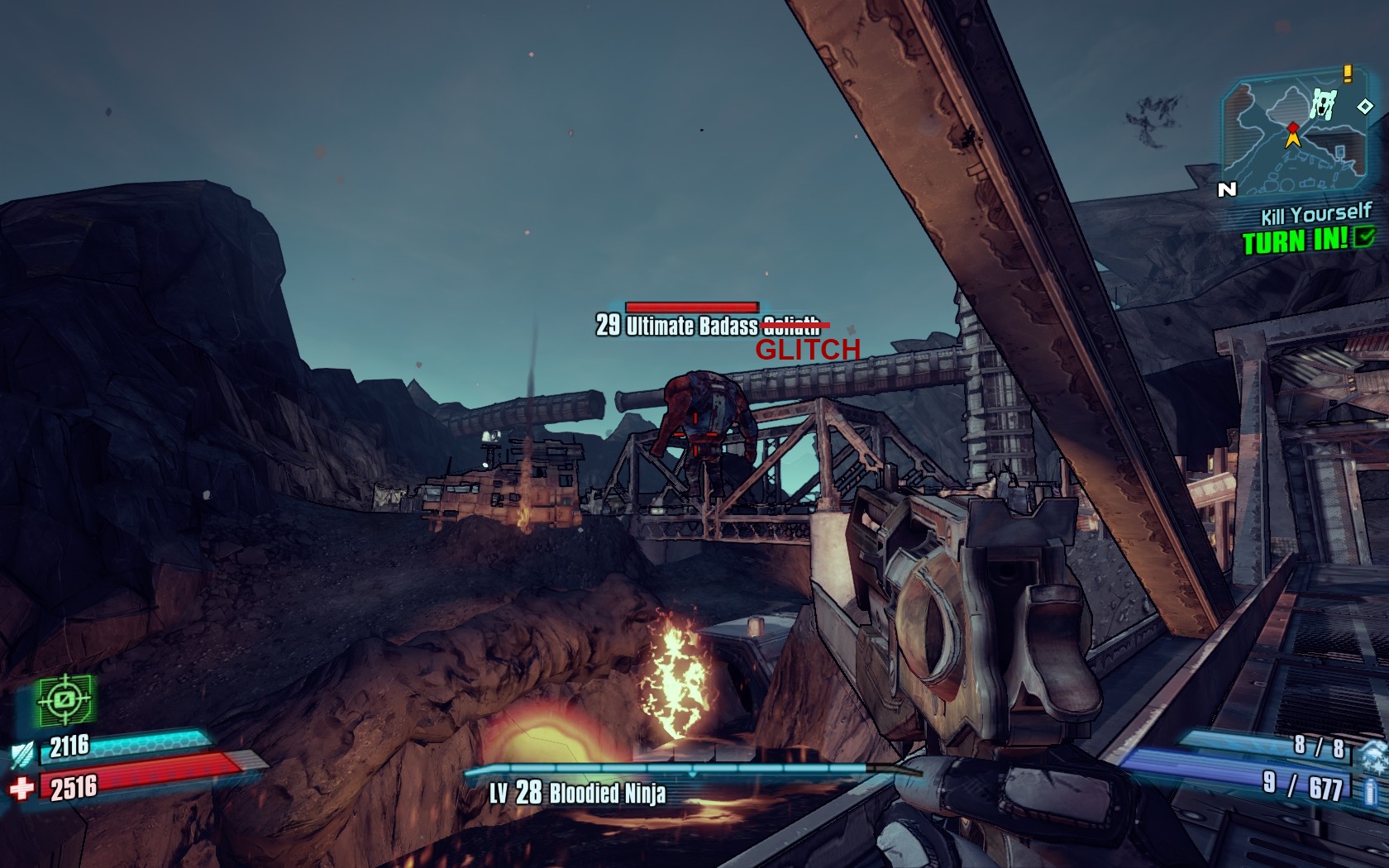Click the yellow exclamation quest marker on minimap
The height and width of the screenshot is (868, 1389).
tap(1348, 74)
